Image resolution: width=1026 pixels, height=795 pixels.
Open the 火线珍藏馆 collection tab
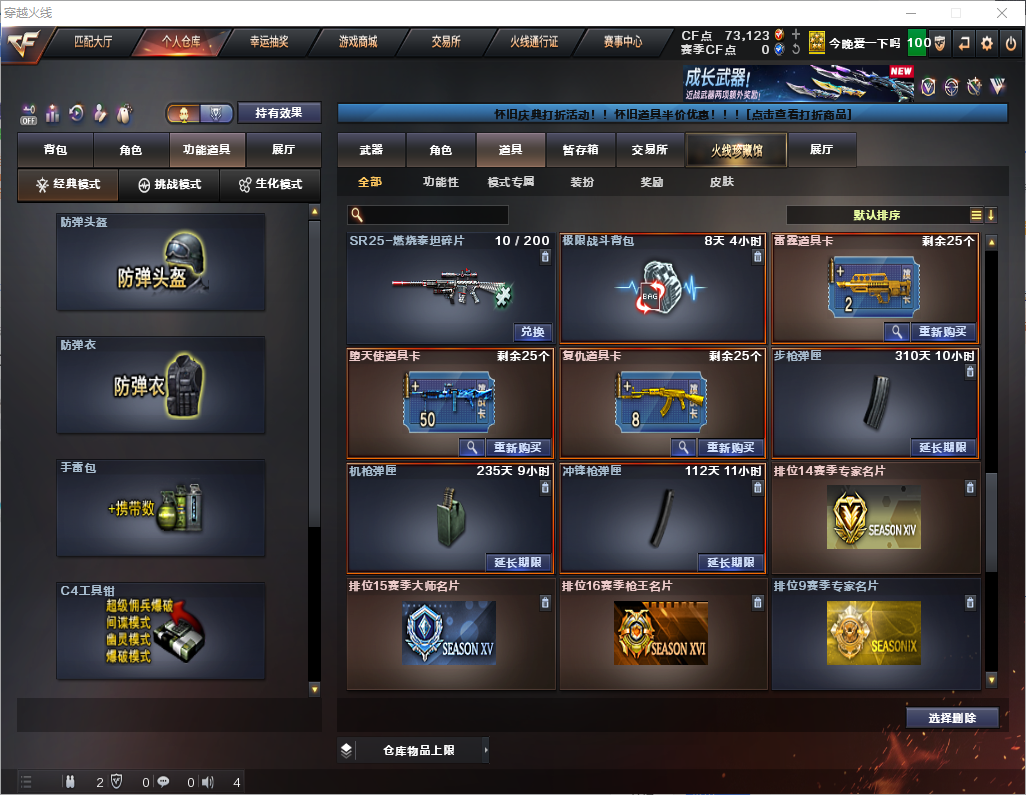[x=736, y=150]
